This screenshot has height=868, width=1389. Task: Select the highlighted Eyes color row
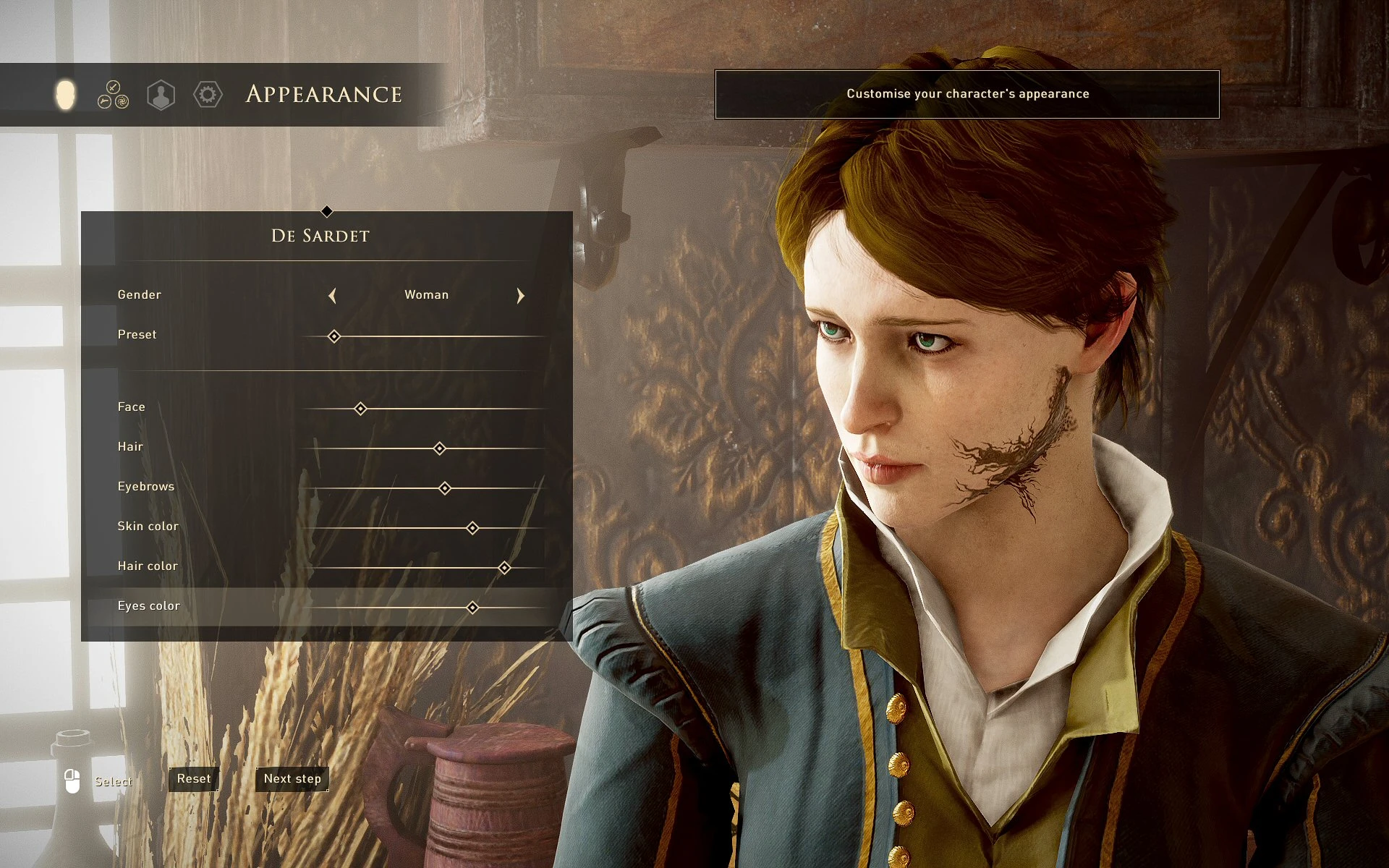point(472,608)
